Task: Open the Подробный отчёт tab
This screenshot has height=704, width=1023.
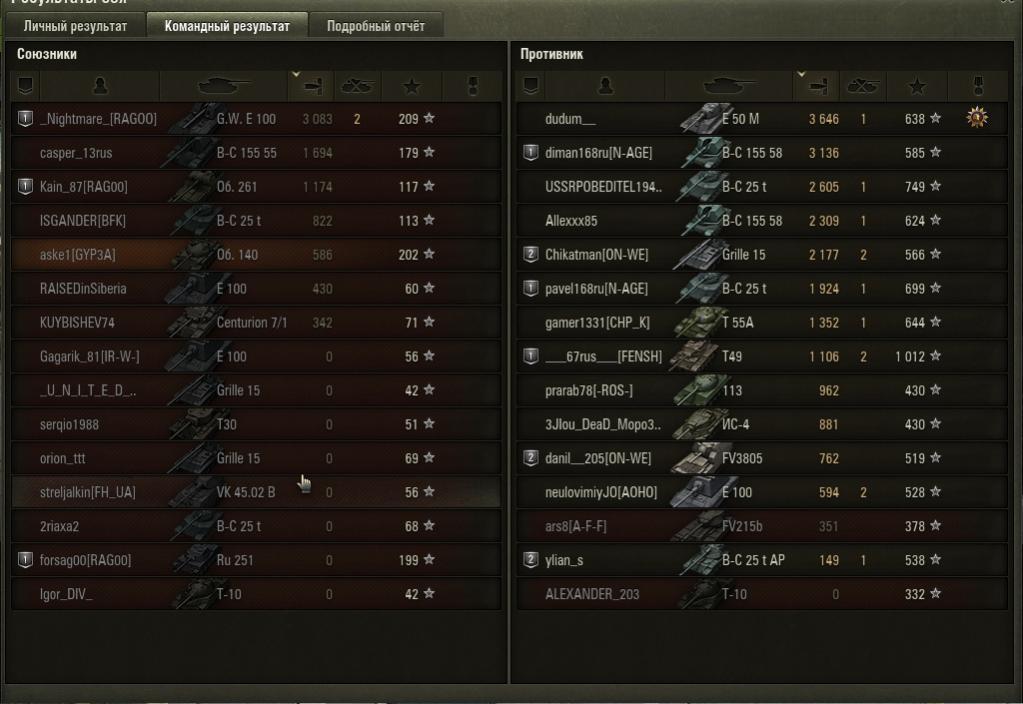Action: coord(376,26)
